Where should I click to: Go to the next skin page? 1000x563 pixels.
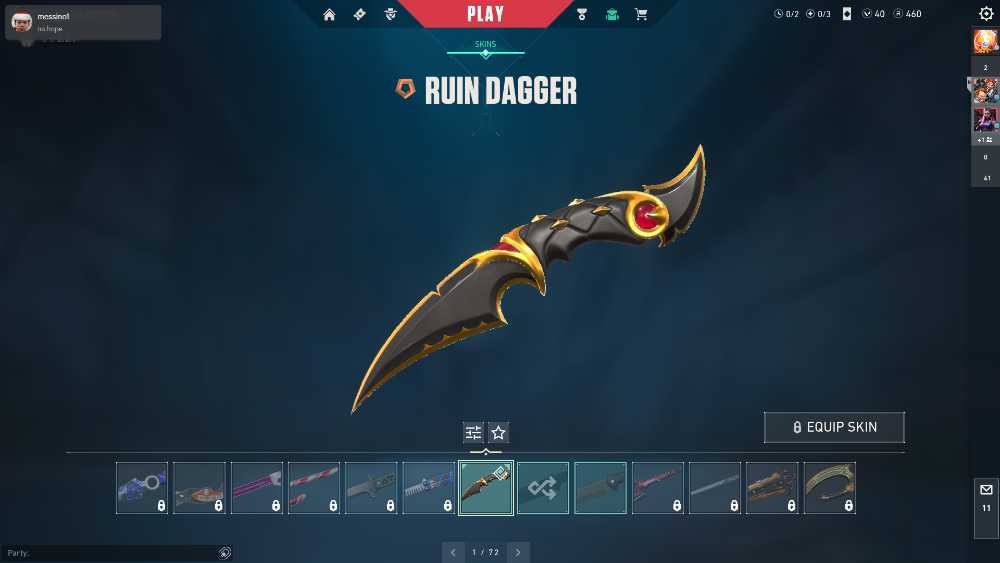click(518, 552)
